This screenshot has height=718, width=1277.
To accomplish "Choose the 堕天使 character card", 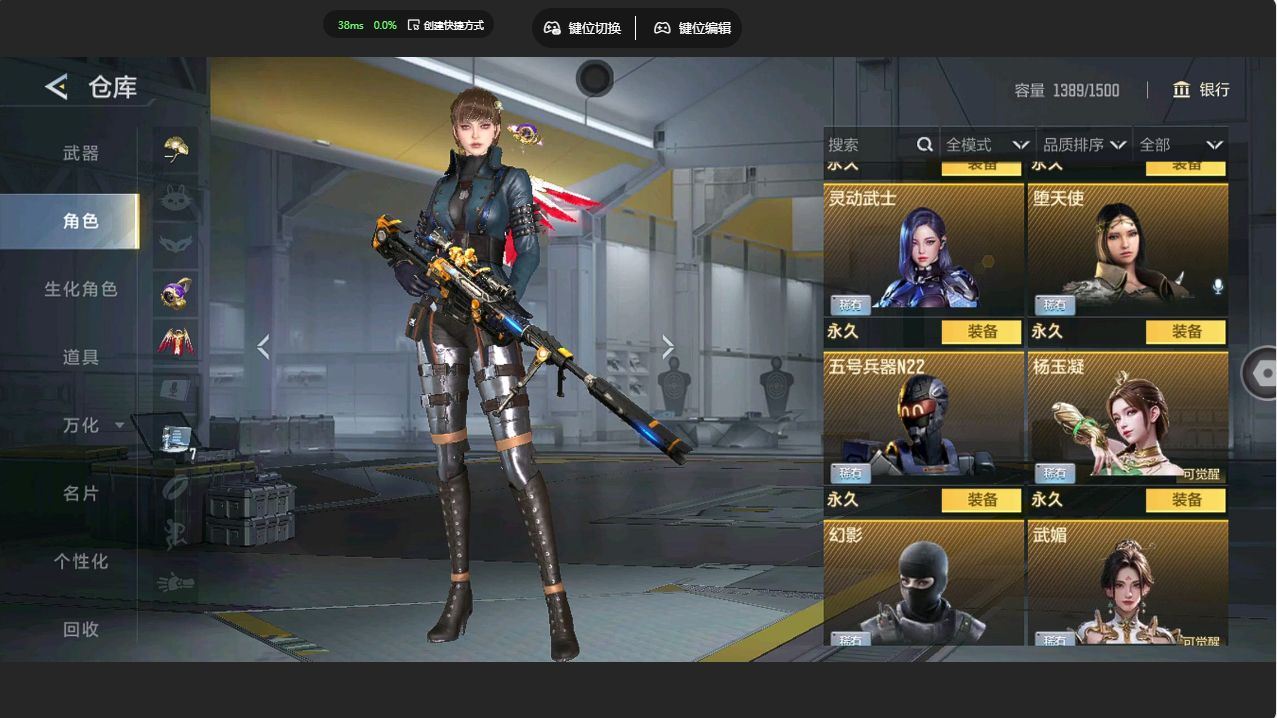I will click(x=1127, y=247).
